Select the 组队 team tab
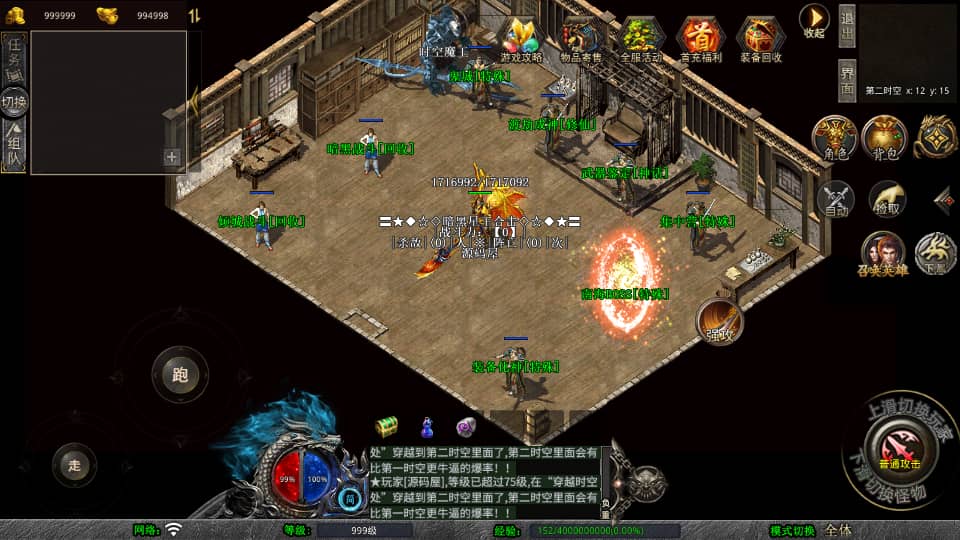 pos(15,143)
